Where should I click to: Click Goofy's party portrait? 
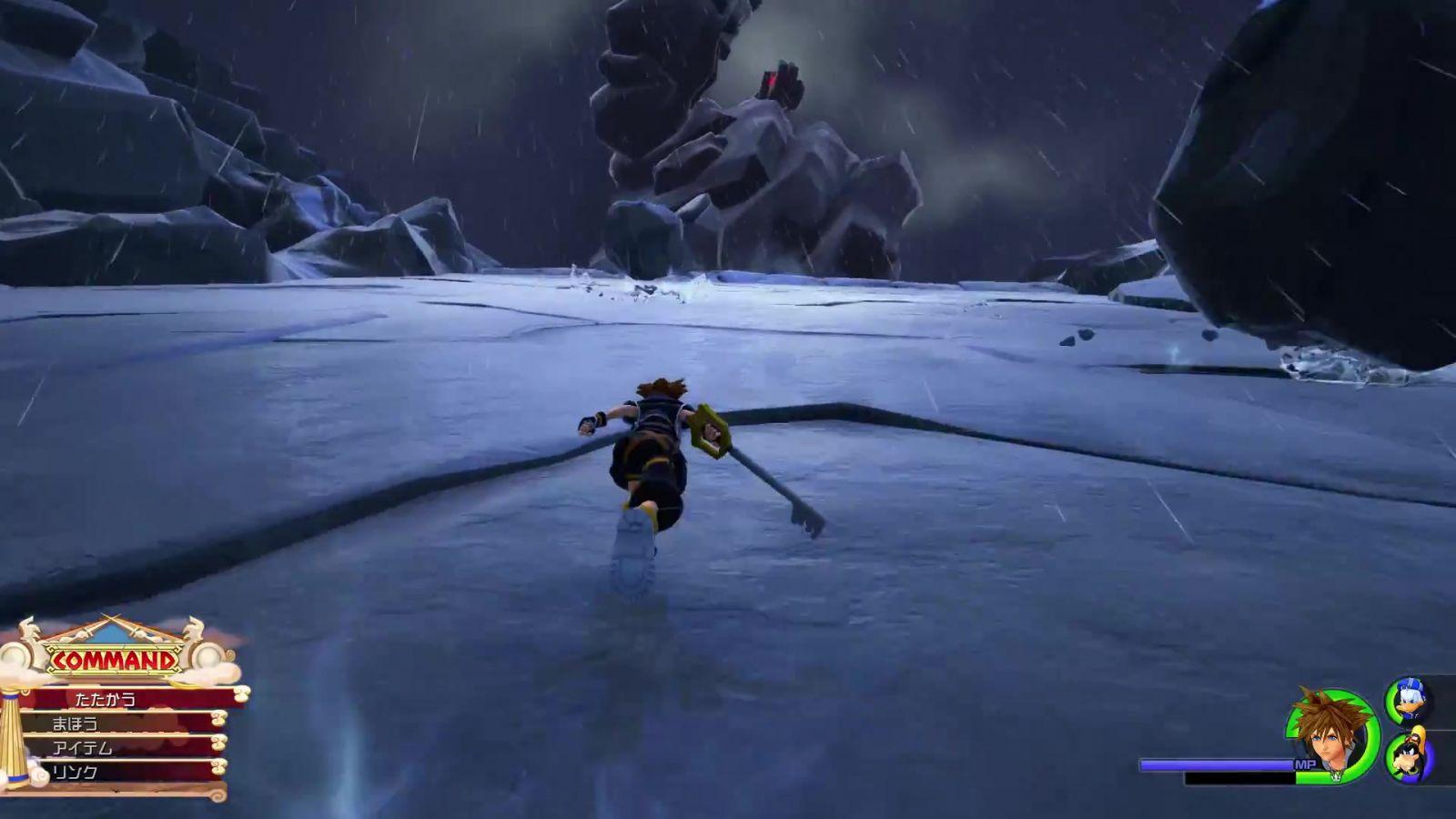(x=1409, y=755)
